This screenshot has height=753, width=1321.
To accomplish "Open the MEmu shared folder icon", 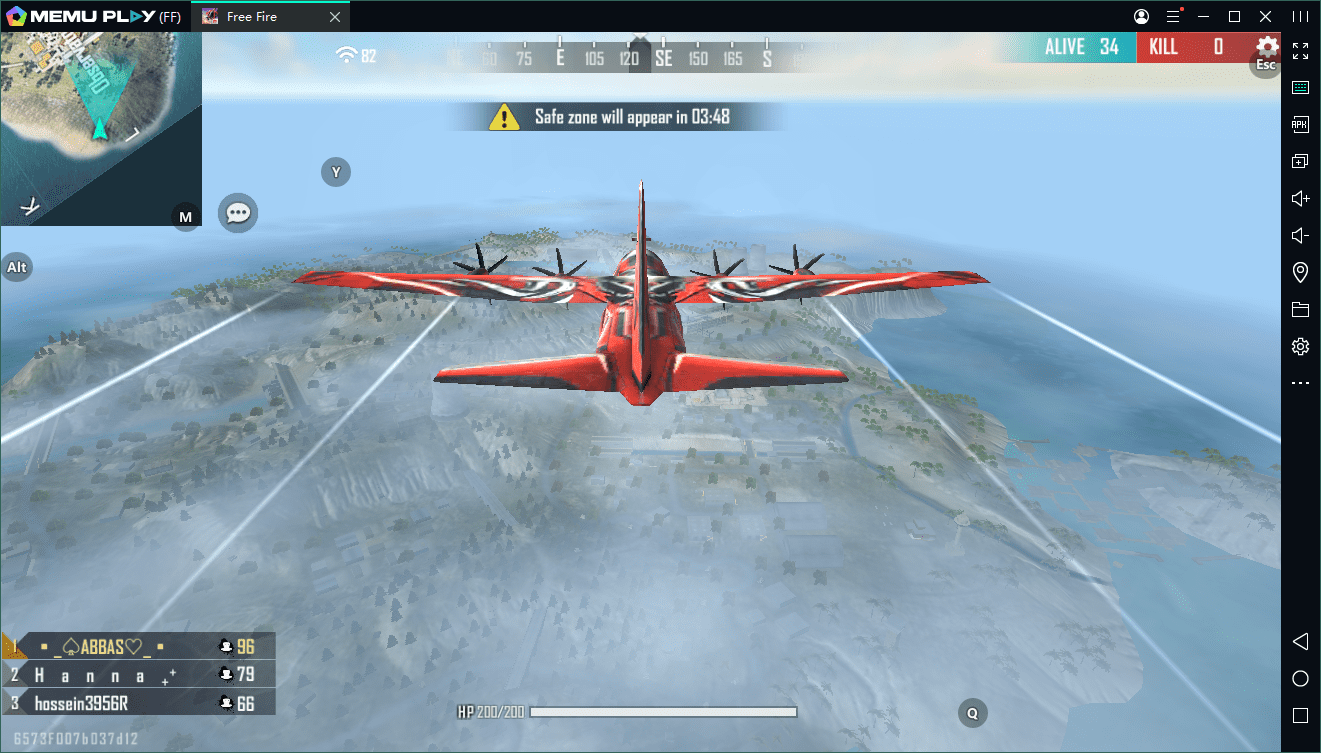I will 1300,310.
